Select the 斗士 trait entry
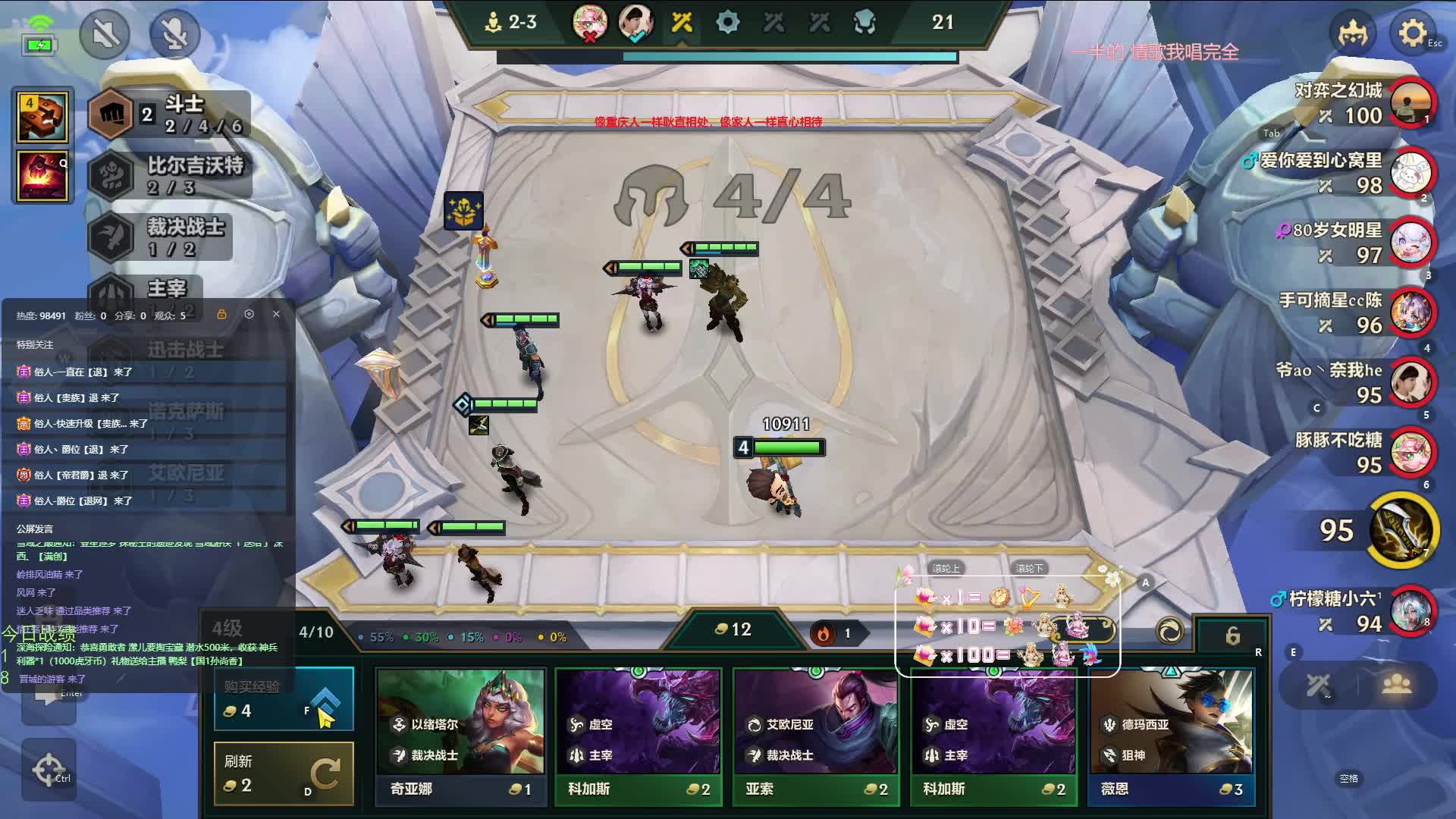Screen dimensions: 1456x819 [168, 115]
